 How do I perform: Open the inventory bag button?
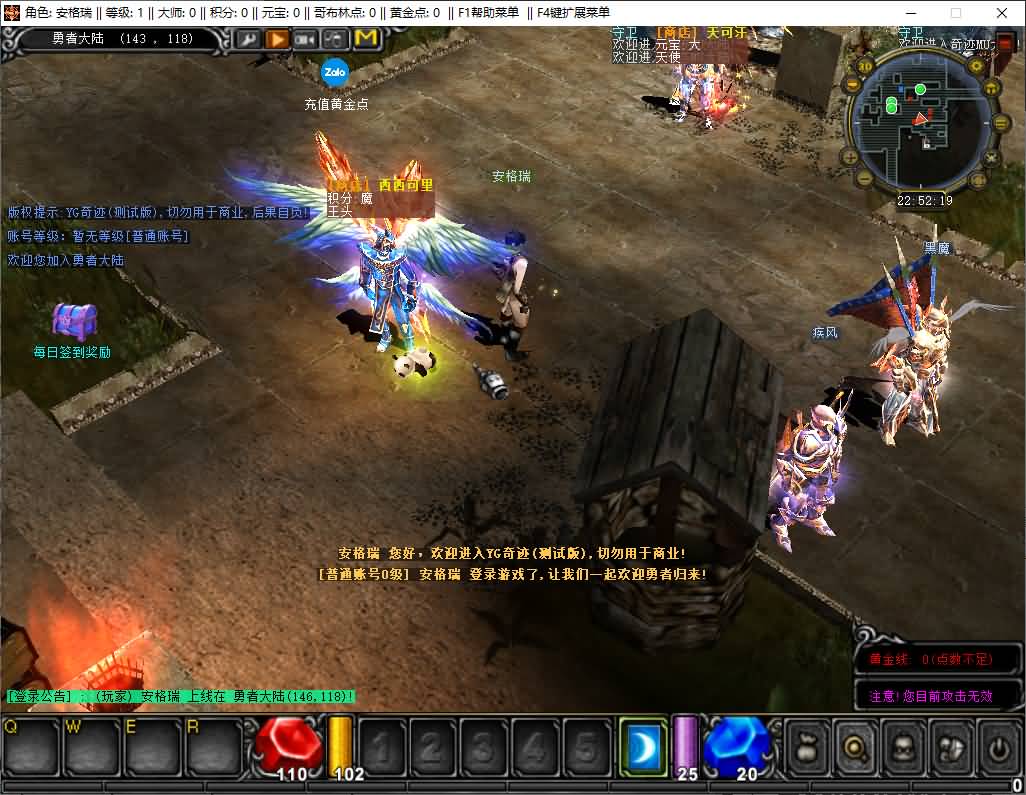pos(806,745)
